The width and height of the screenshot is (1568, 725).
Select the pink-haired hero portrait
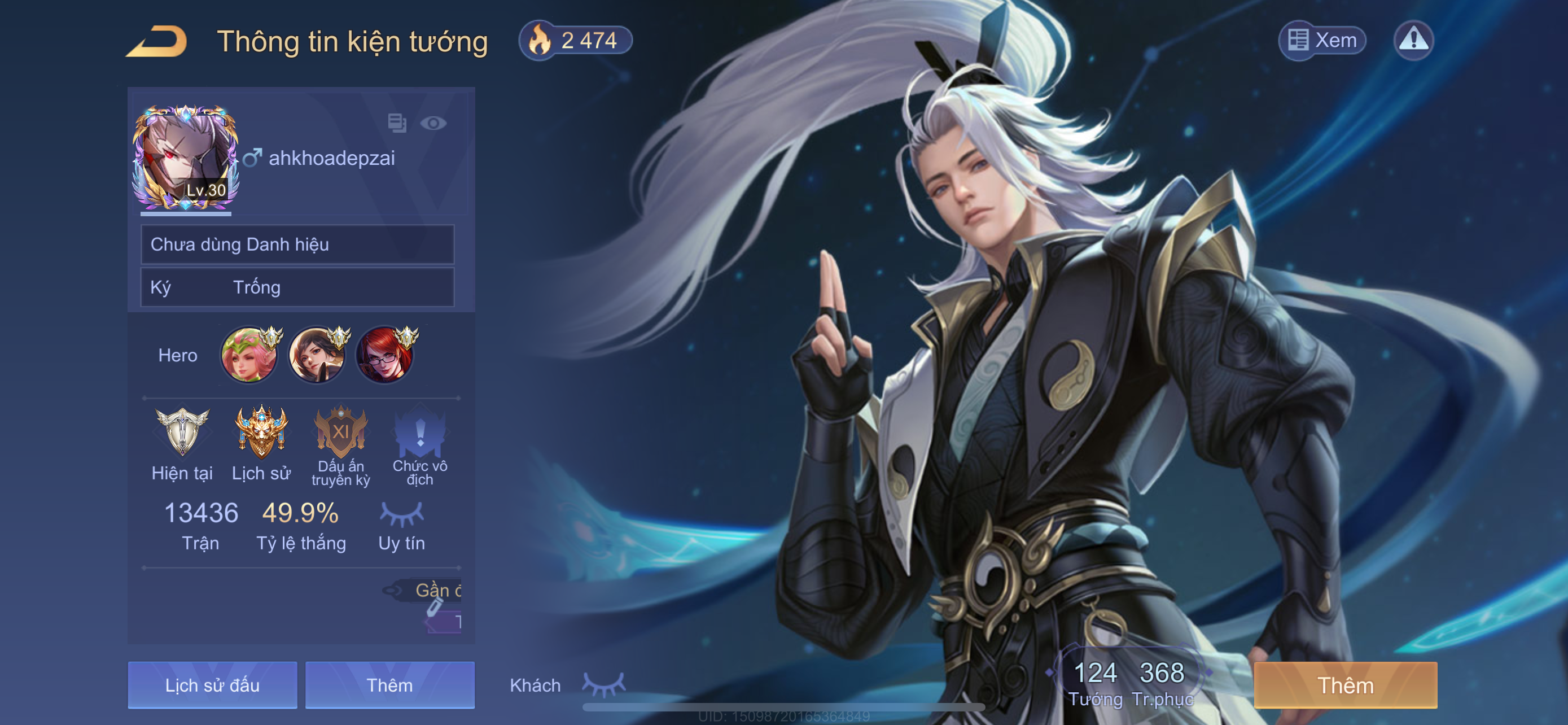point(248,356)
